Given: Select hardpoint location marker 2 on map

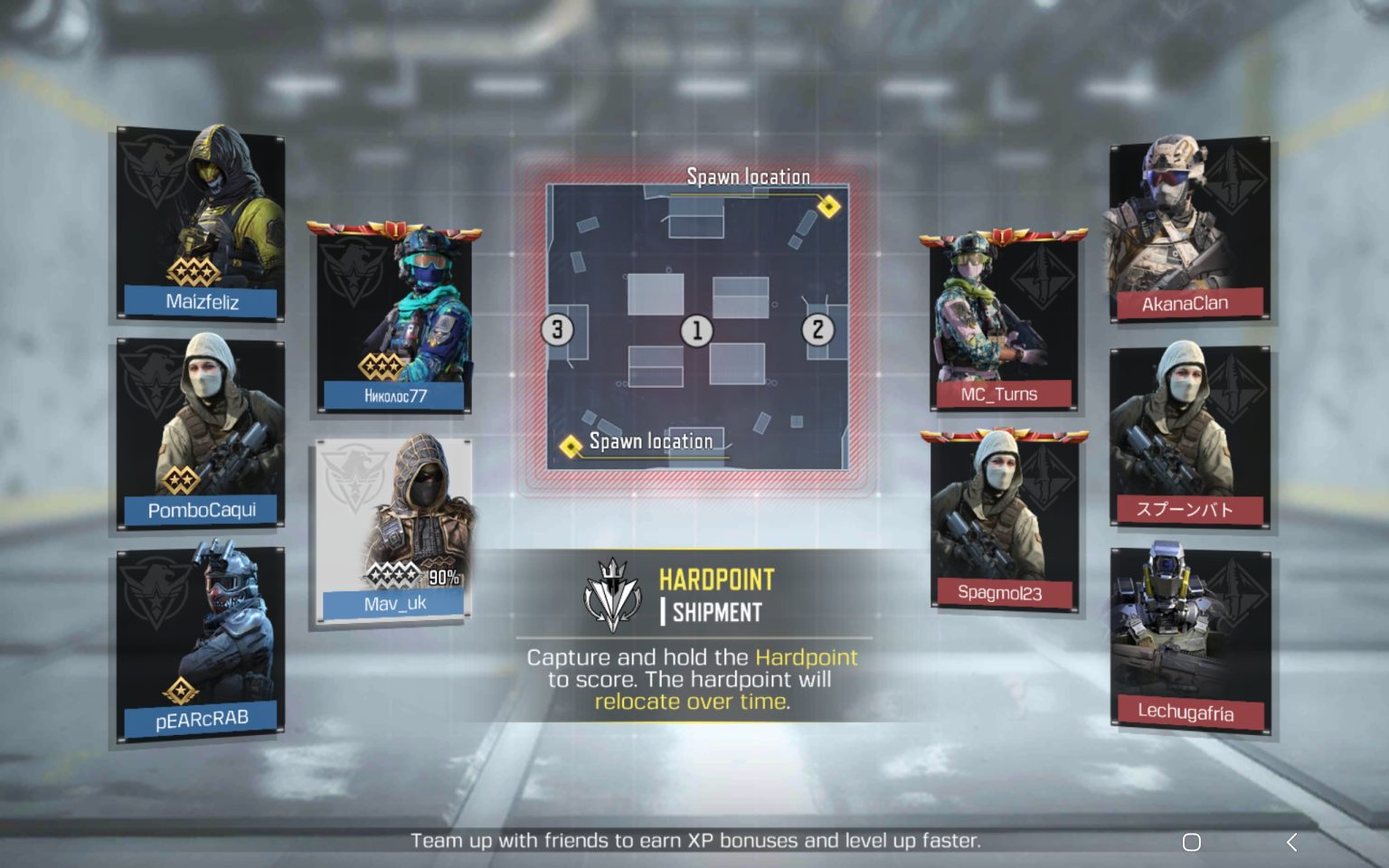Looking at the screenshot, I should click(x=819, y=329).
